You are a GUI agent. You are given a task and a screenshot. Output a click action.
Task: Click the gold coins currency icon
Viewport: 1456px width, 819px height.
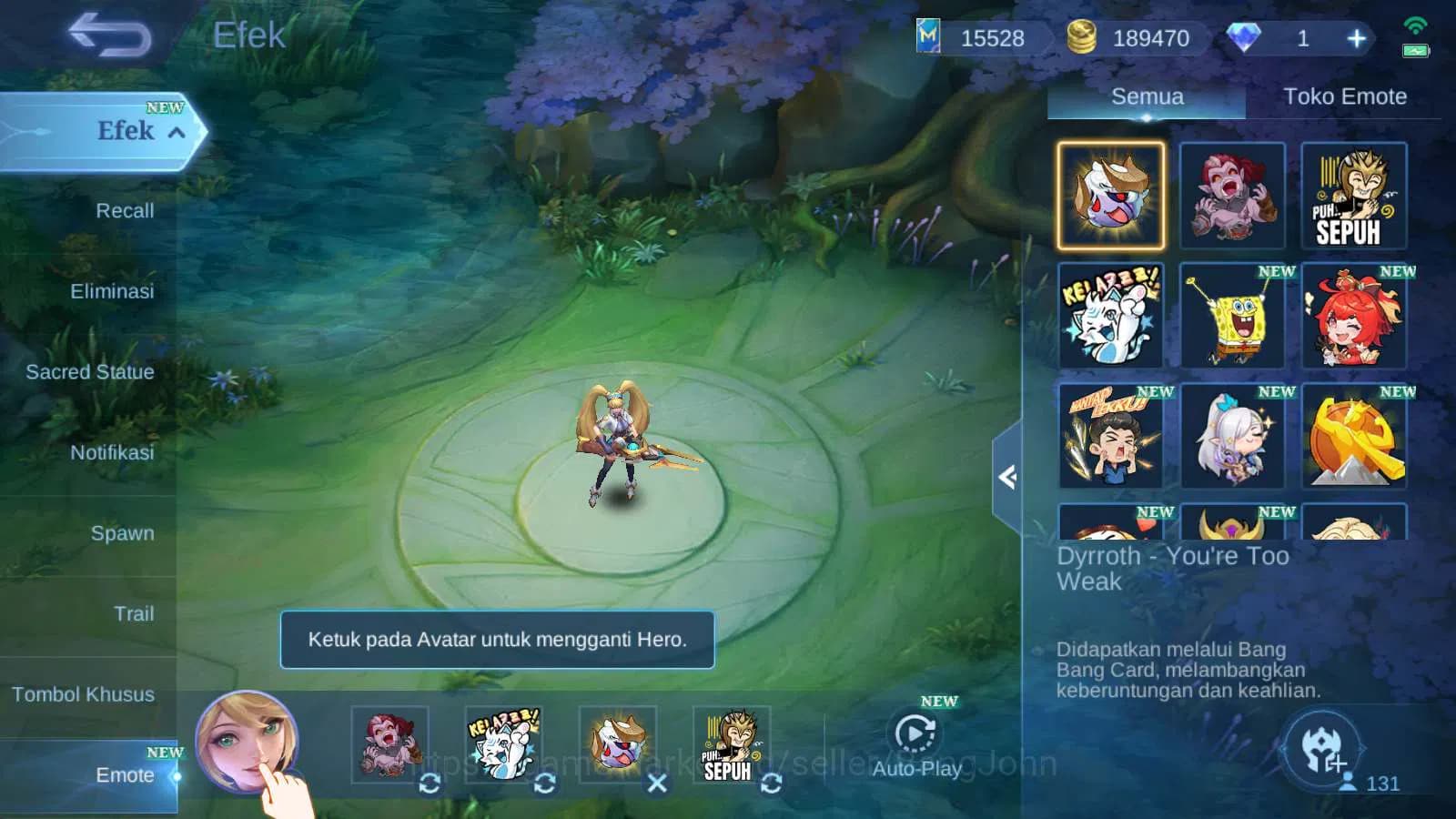1082,38
